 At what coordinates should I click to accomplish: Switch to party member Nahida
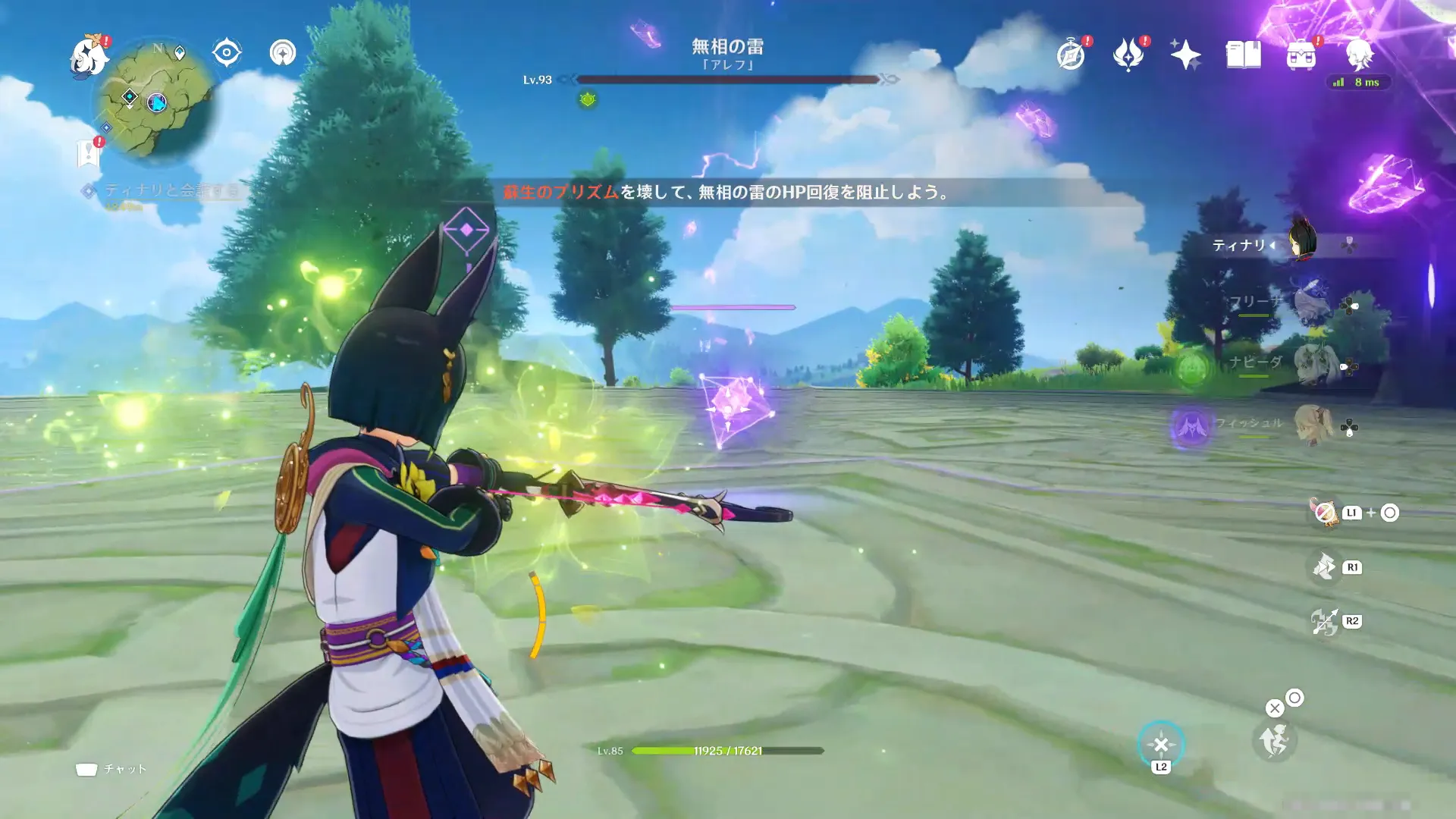coord(1312,366)
